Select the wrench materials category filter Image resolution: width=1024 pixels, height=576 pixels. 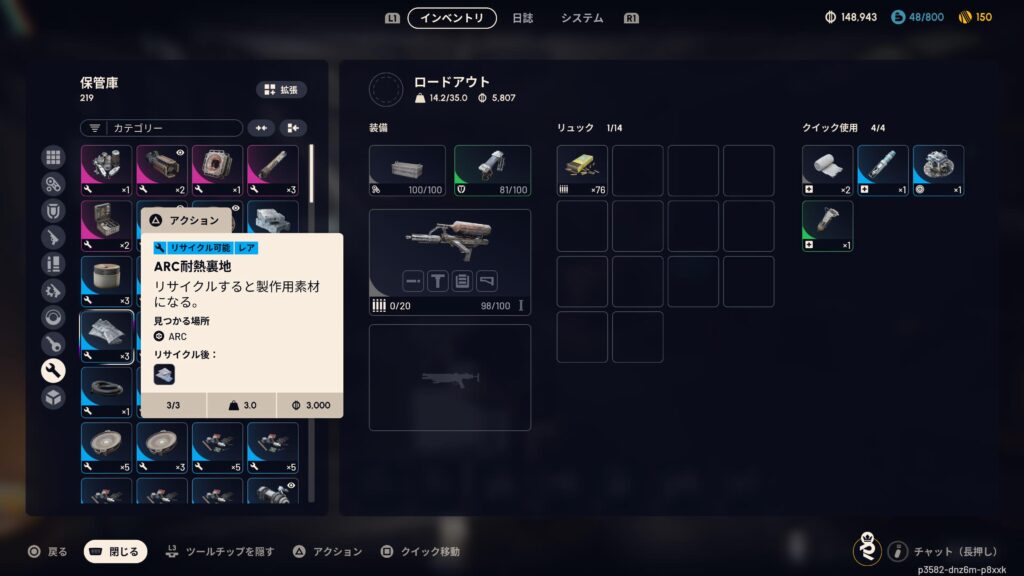53,371
